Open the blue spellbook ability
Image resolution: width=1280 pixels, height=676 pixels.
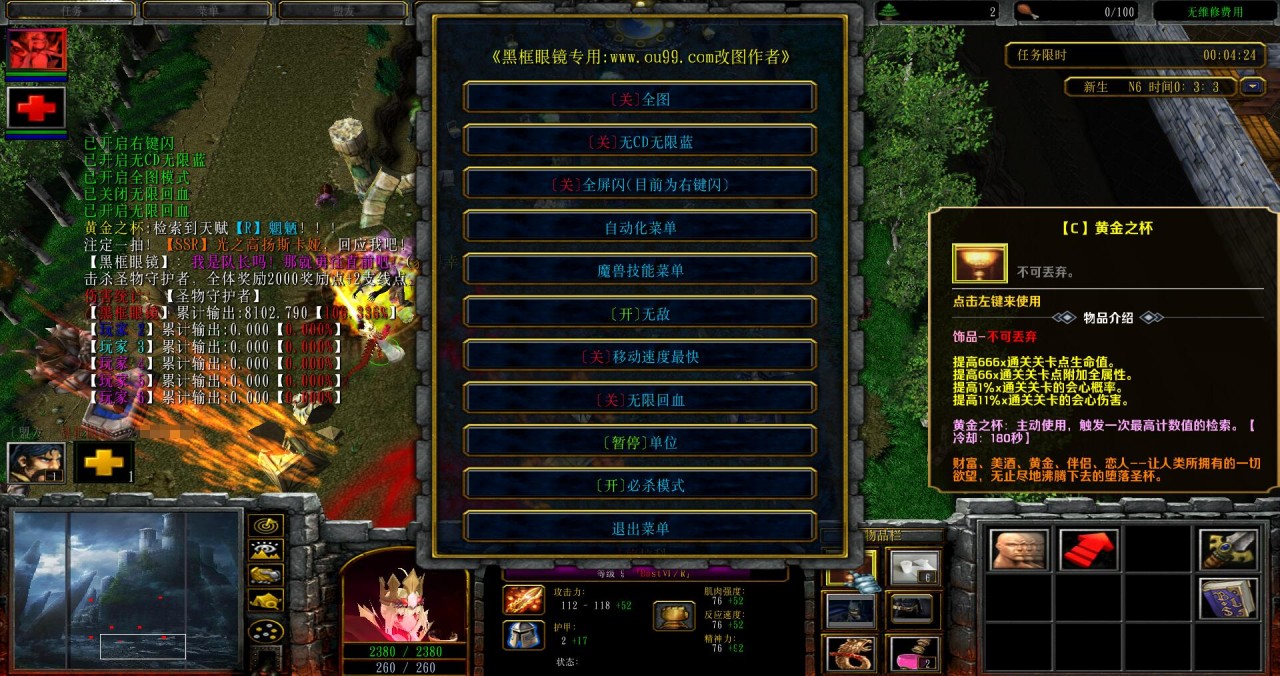1228,598
